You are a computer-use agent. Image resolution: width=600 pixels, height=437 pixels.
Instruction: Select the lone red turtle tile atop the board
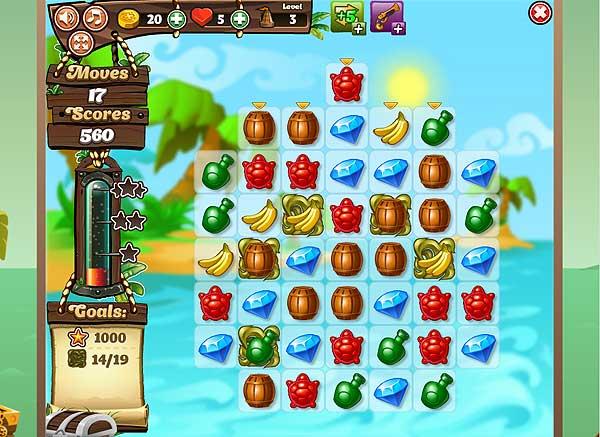[346, 85]
